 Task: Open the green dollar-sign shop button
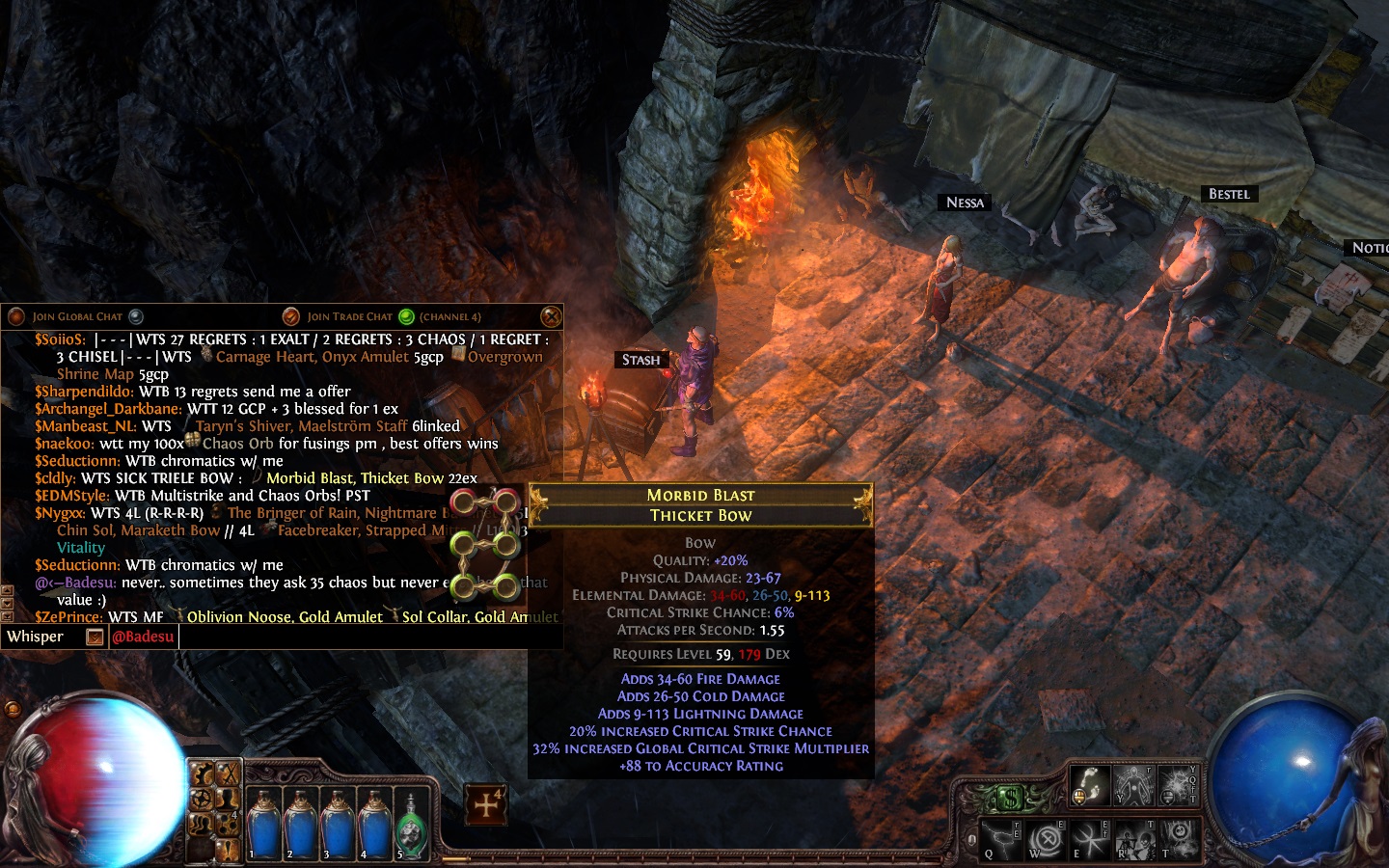(1008, 798)
